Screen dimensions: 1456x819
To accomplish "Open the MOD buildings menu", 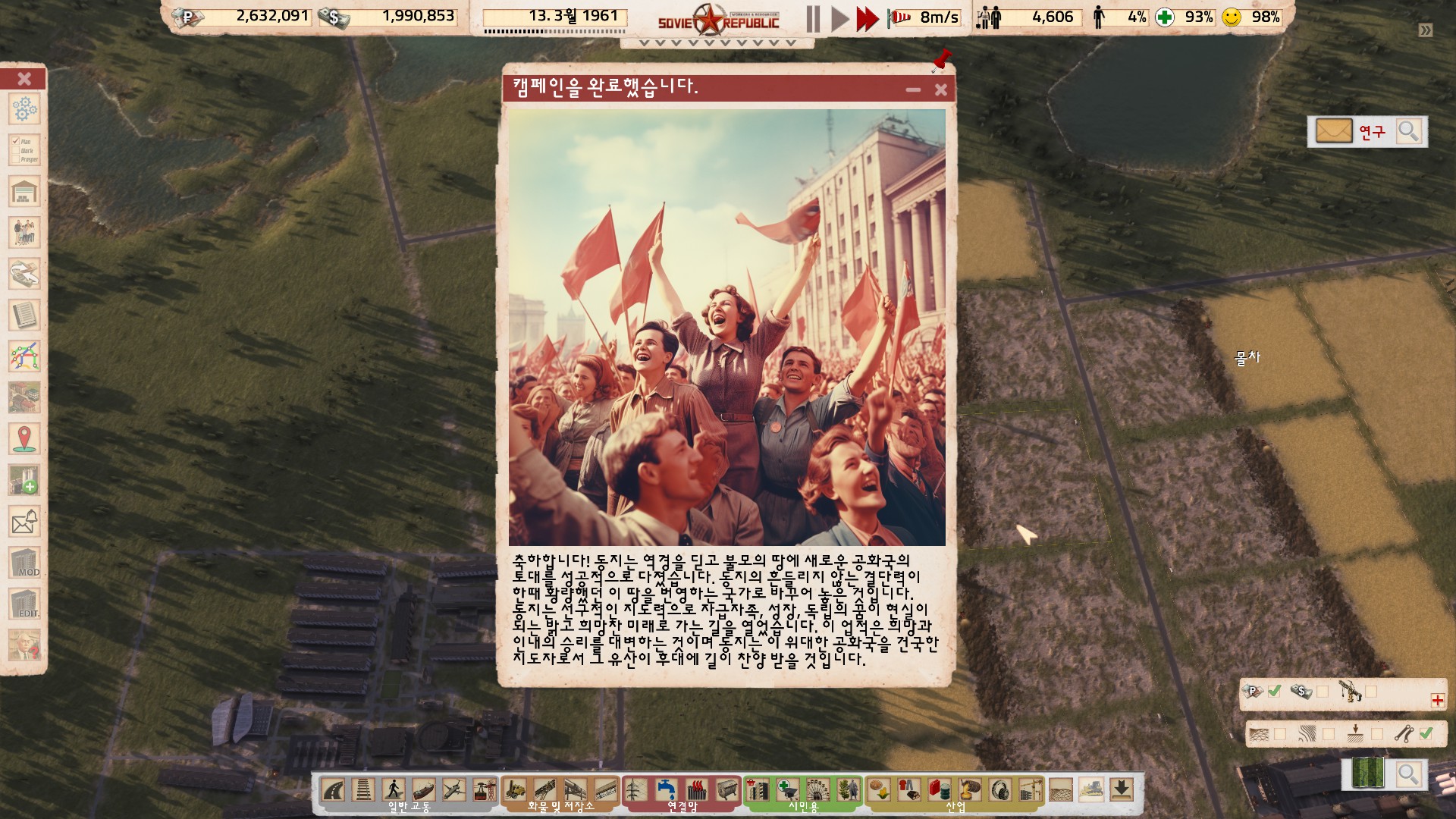I will (x=24, y=563).
